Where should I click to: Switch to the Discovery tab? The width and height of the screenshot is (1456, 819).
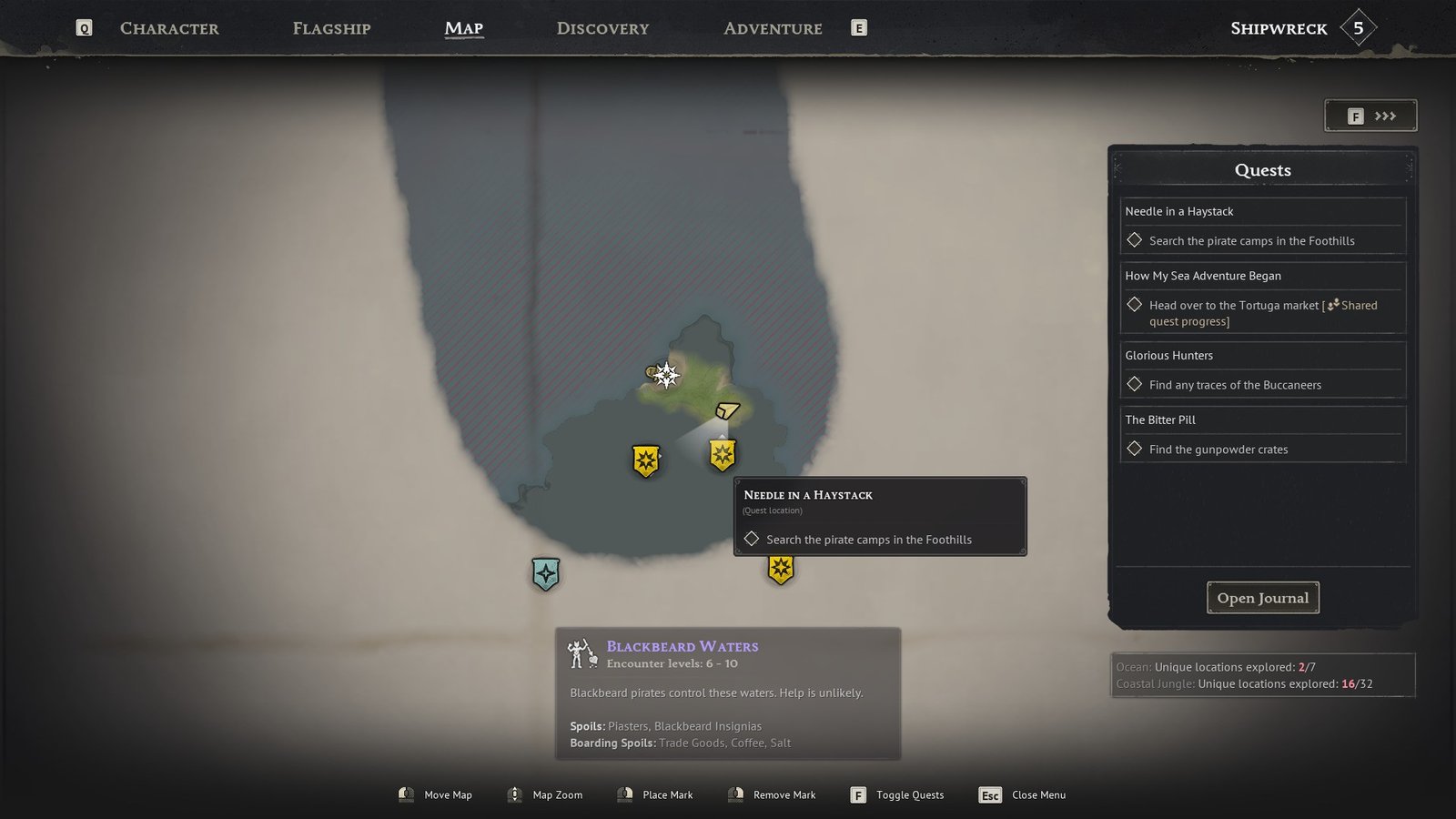point(602,28)
